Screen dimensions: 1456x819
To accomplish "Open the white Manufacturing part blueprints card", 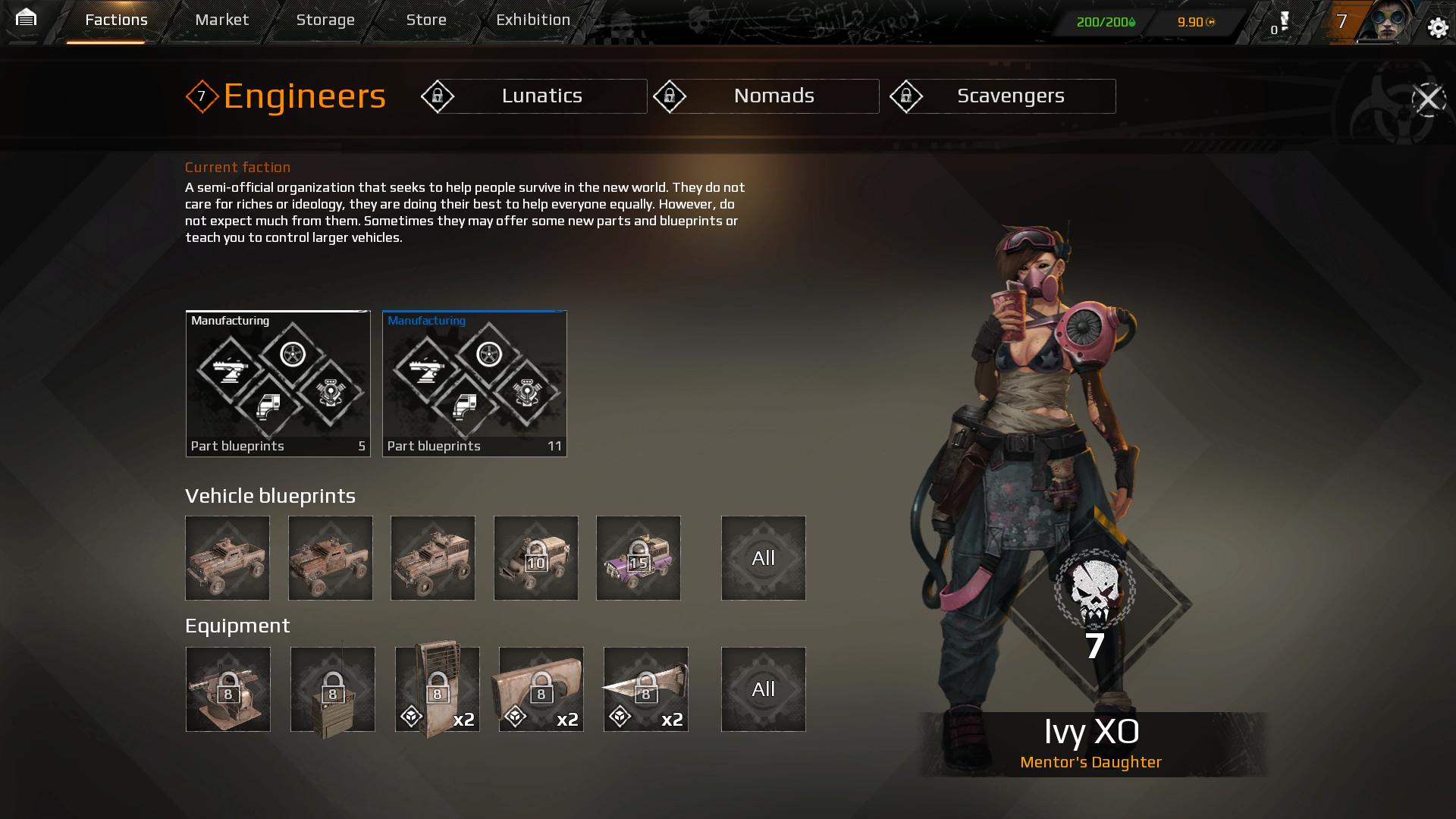I will pyautogui.click(x=278, y=384).
